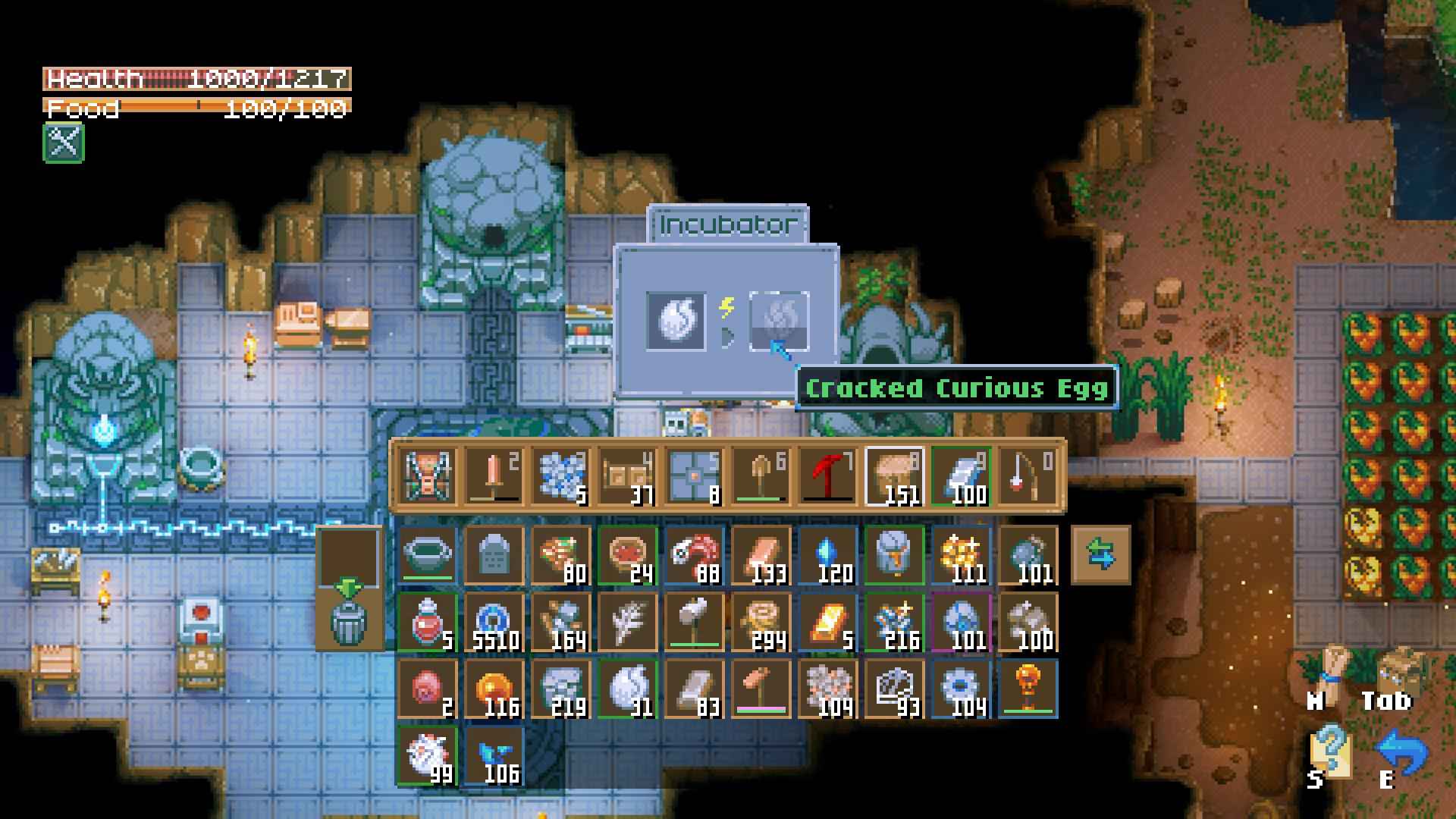Pick the shovel hotbar slot
This screenshot has width=1456, height=819.
[x=761, y=477]
